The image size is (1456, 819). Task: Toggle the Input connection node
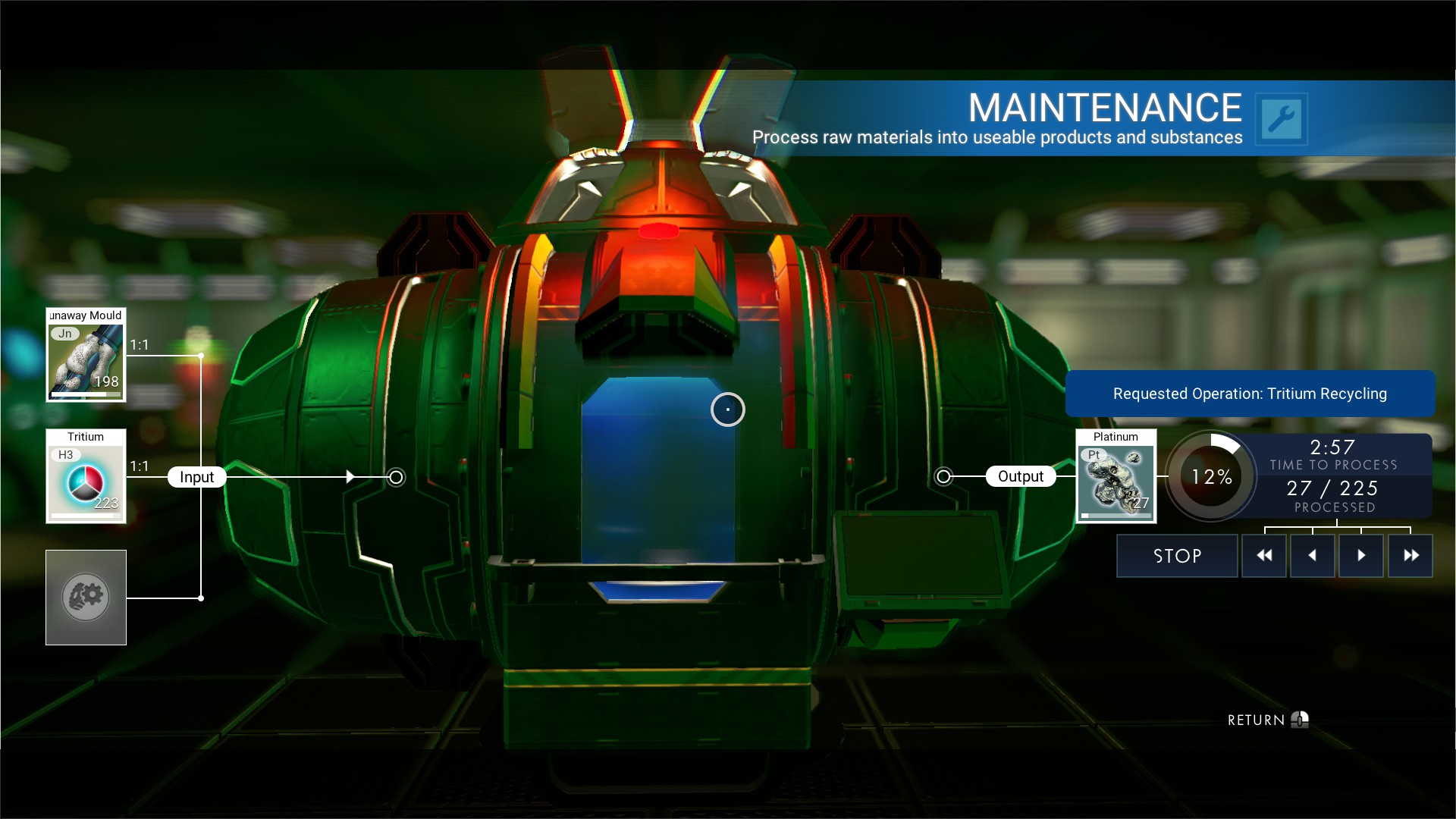pyautogui.click(x=395, y=478)
